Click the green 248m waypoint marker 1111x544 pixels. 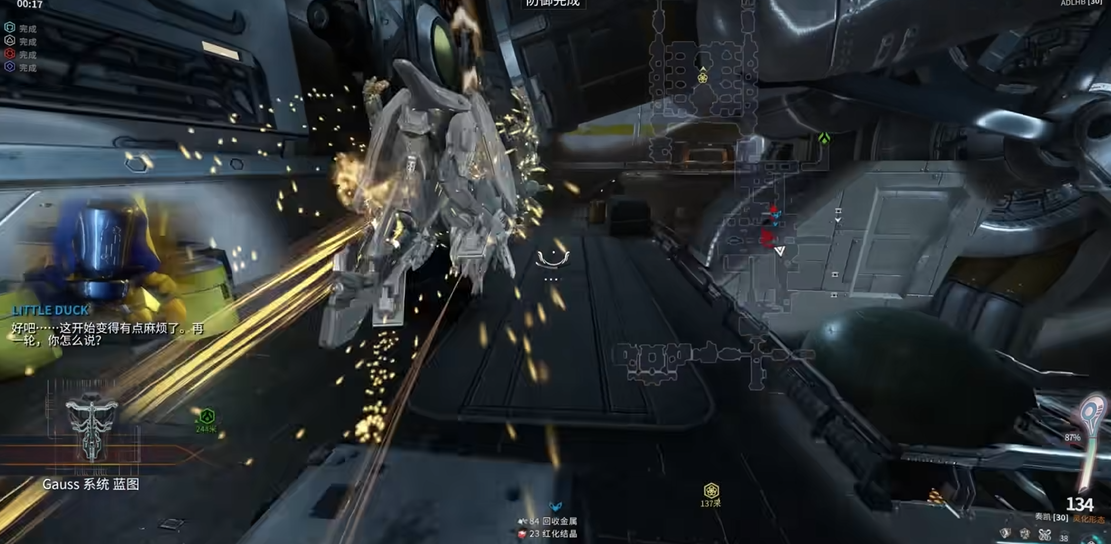[206, 417]
